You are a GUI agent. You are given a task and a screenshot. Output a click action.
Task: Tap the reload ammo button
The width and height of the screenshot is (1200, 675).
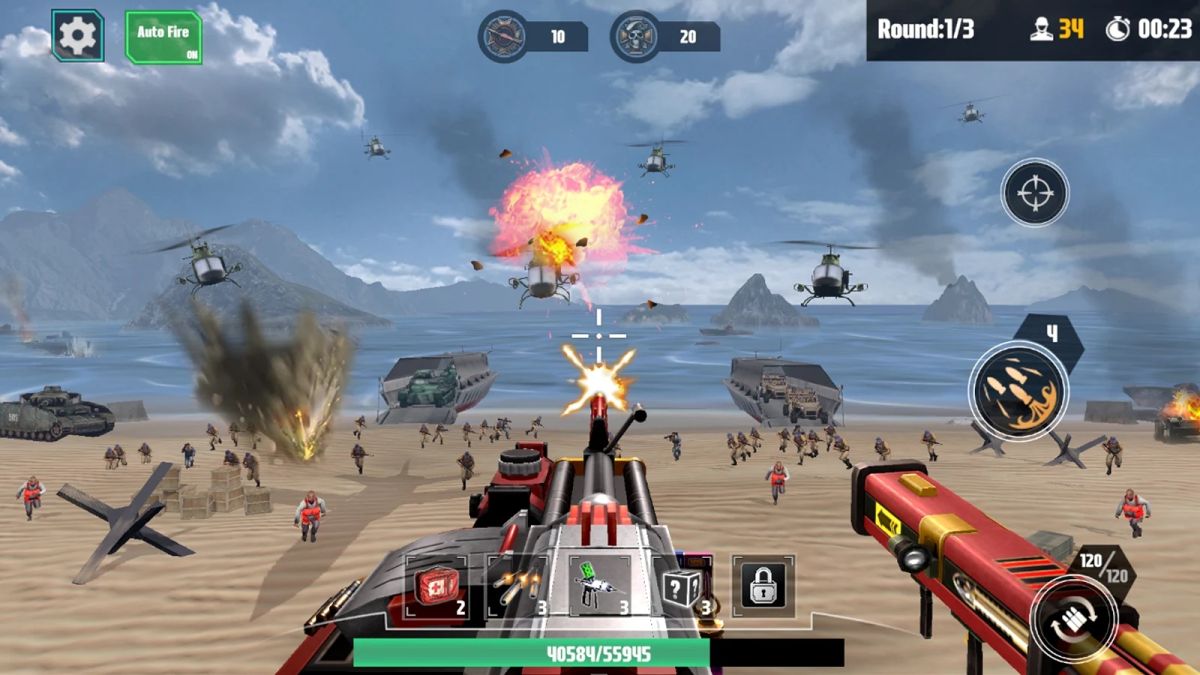click(1075, 621)
